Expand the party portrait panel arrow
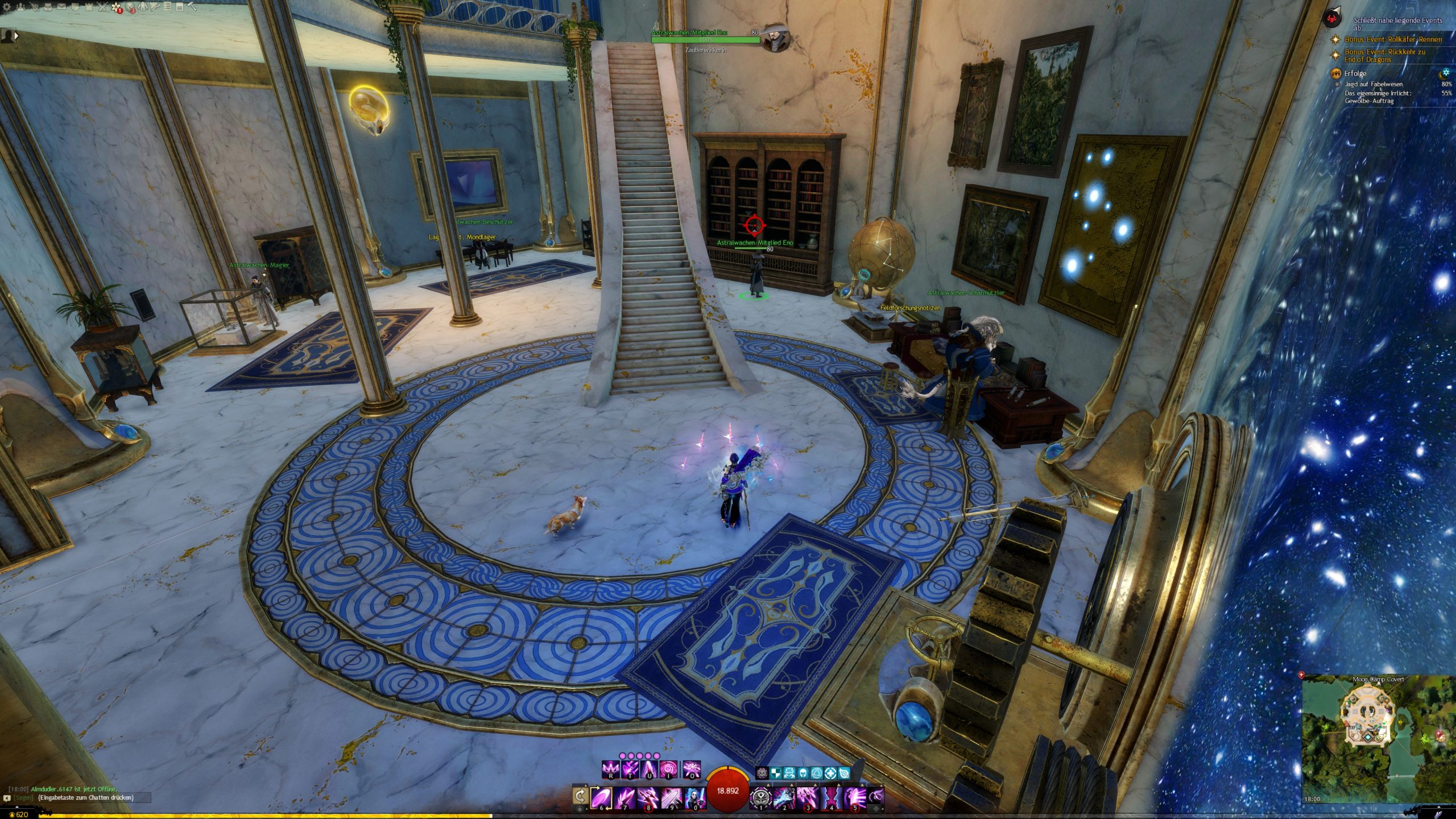The height and width of the screenshot is (819, 1456). tap(16, 35)
